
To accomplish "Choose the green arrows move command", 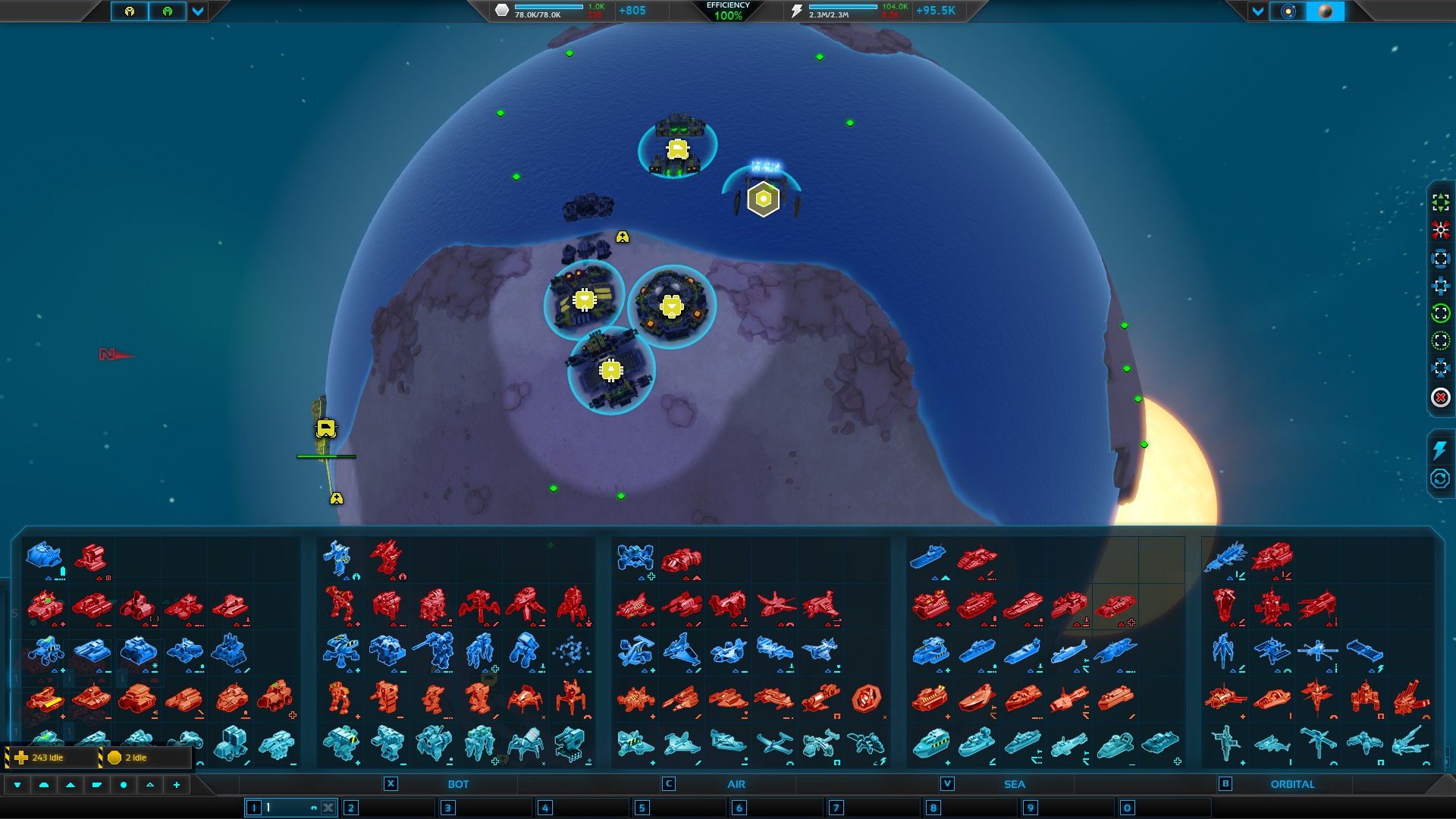I will tap(1440, 202).
